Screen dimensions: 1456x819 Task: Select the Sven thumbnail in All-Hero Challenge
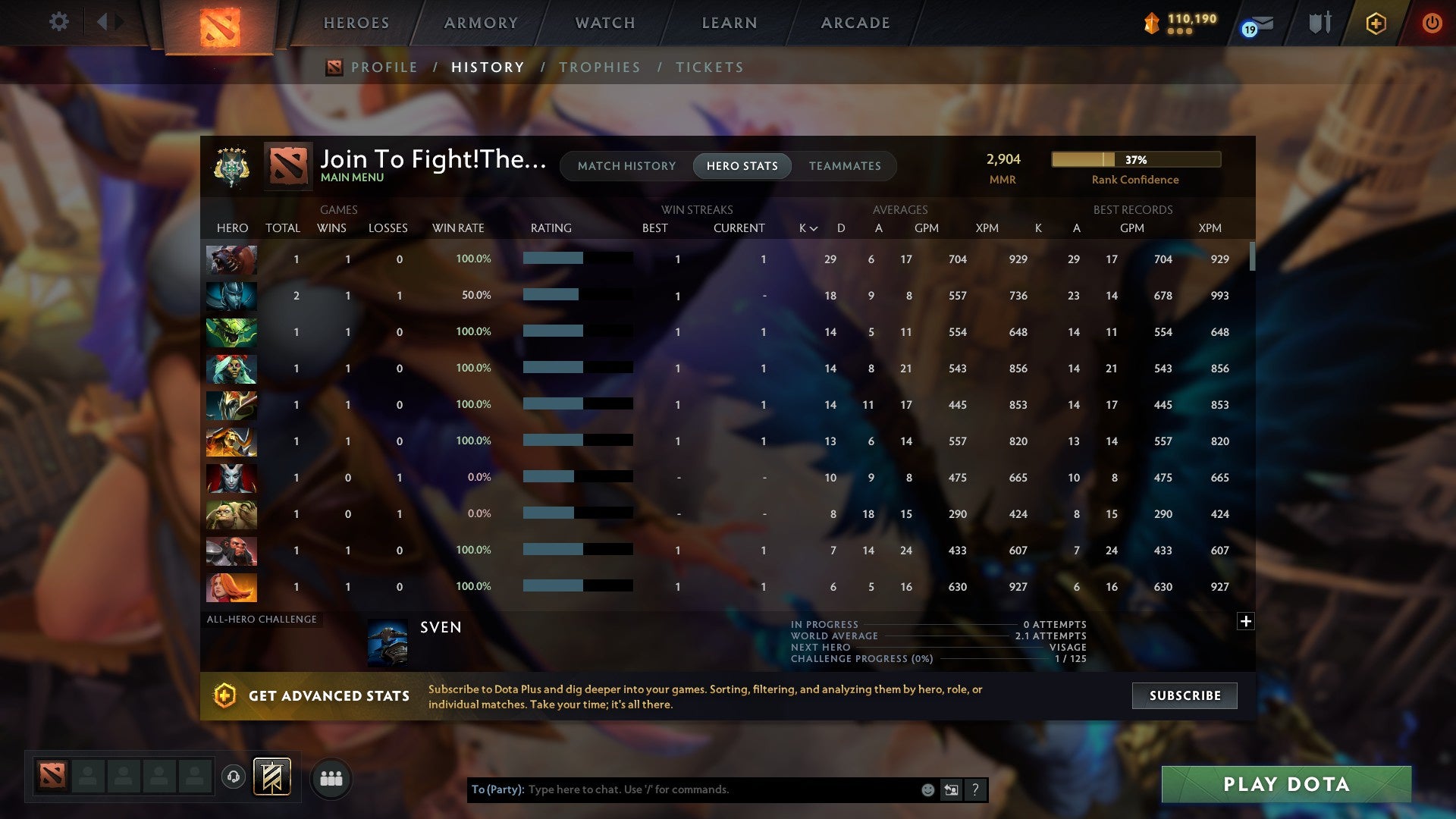coord(388,641)
